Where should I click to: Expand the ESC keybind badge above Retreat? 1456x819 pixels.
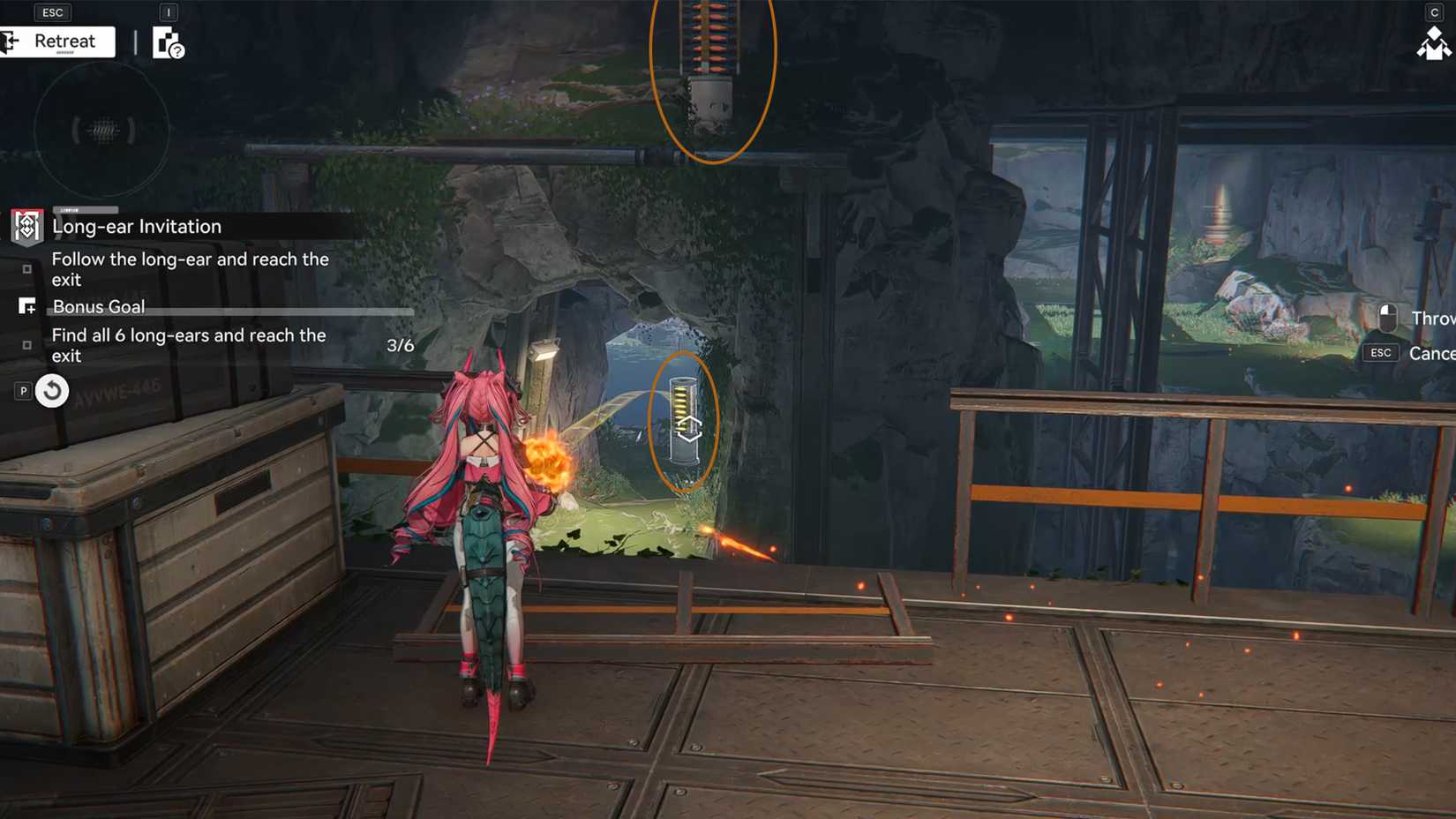coord(52,11)
